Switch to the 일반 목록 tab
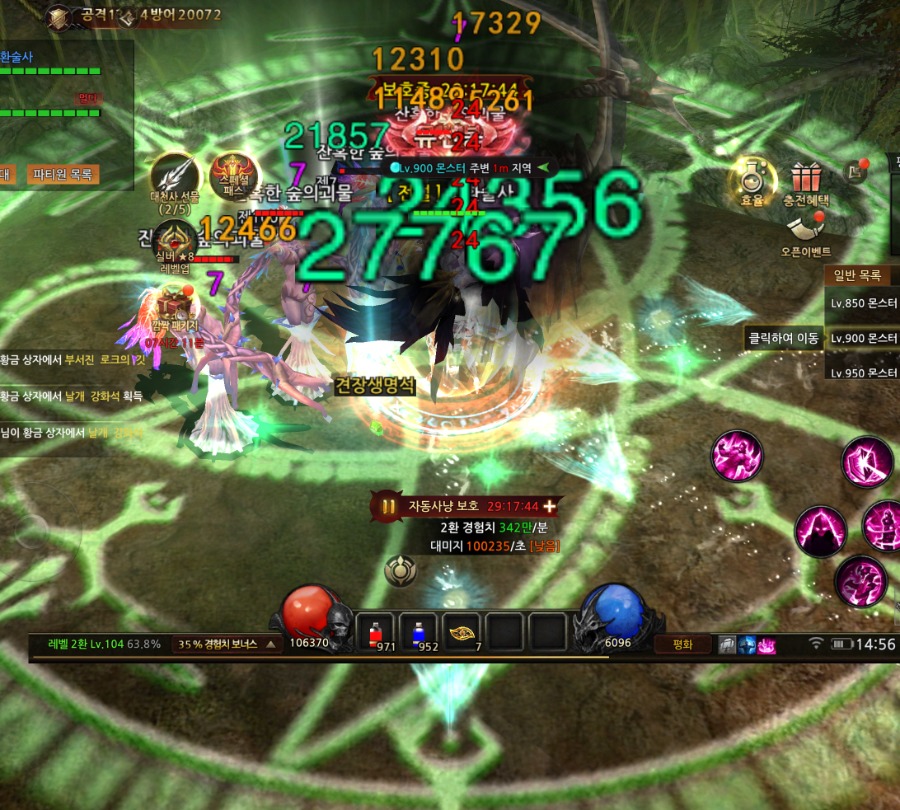This screenshot has height=810, width=900. (x=857, y=275)
